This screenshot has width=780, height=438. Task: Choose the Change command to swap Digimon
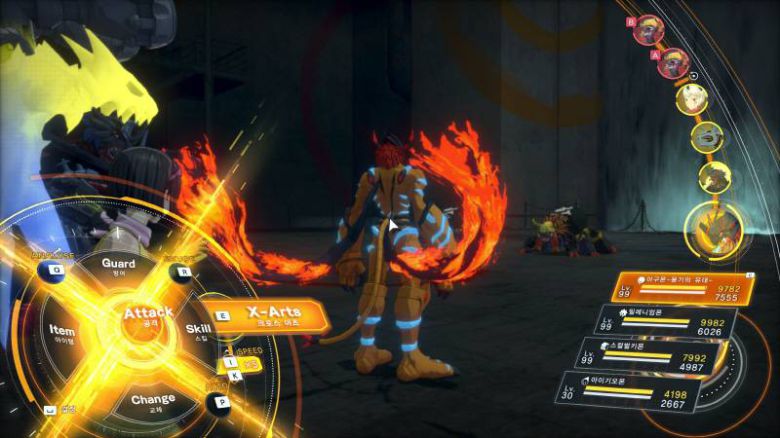pyautogui.click(x=152, y=402)
